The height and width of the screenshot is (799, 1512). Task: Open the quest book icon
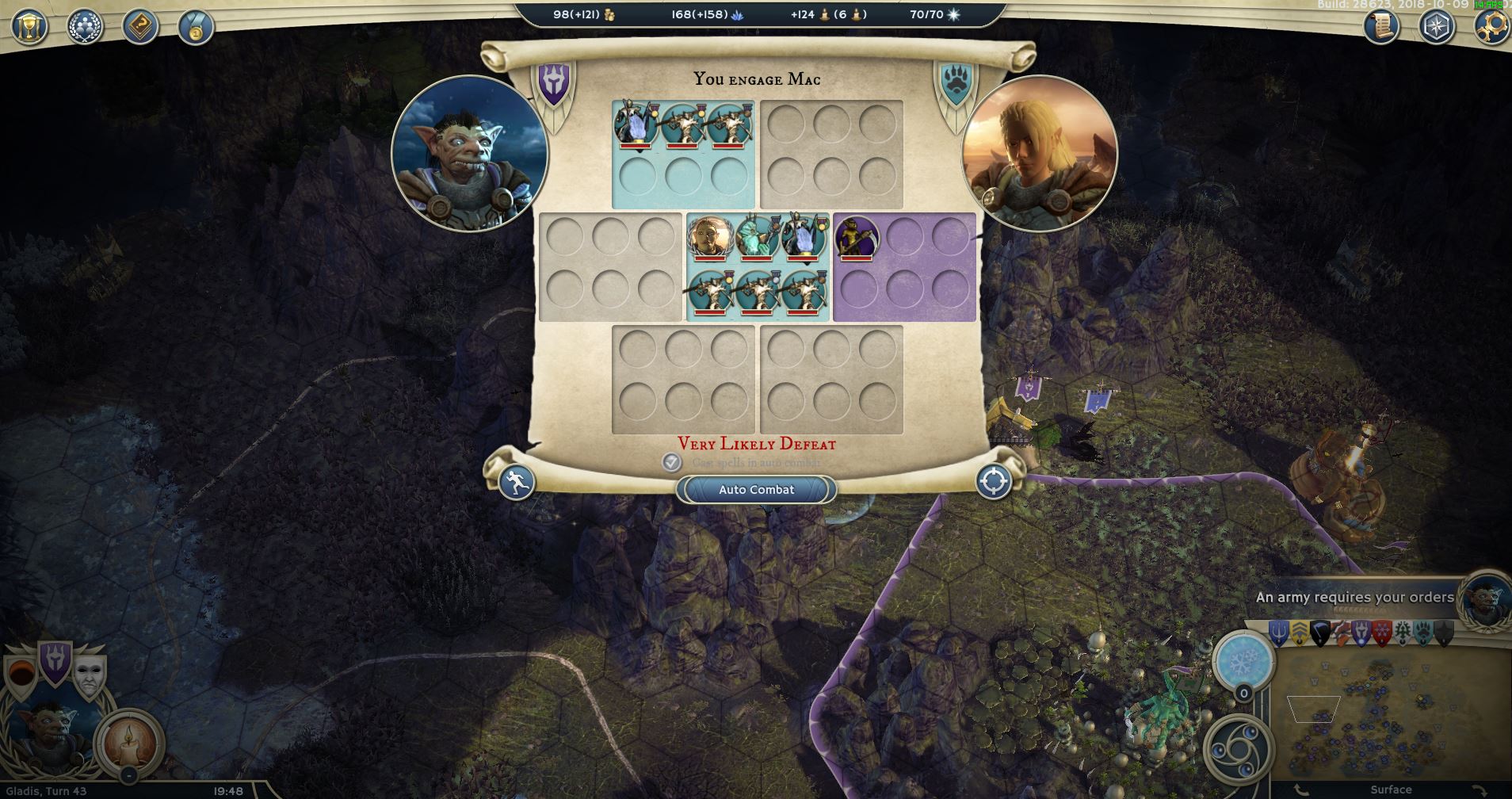click(x=141, y=27)
